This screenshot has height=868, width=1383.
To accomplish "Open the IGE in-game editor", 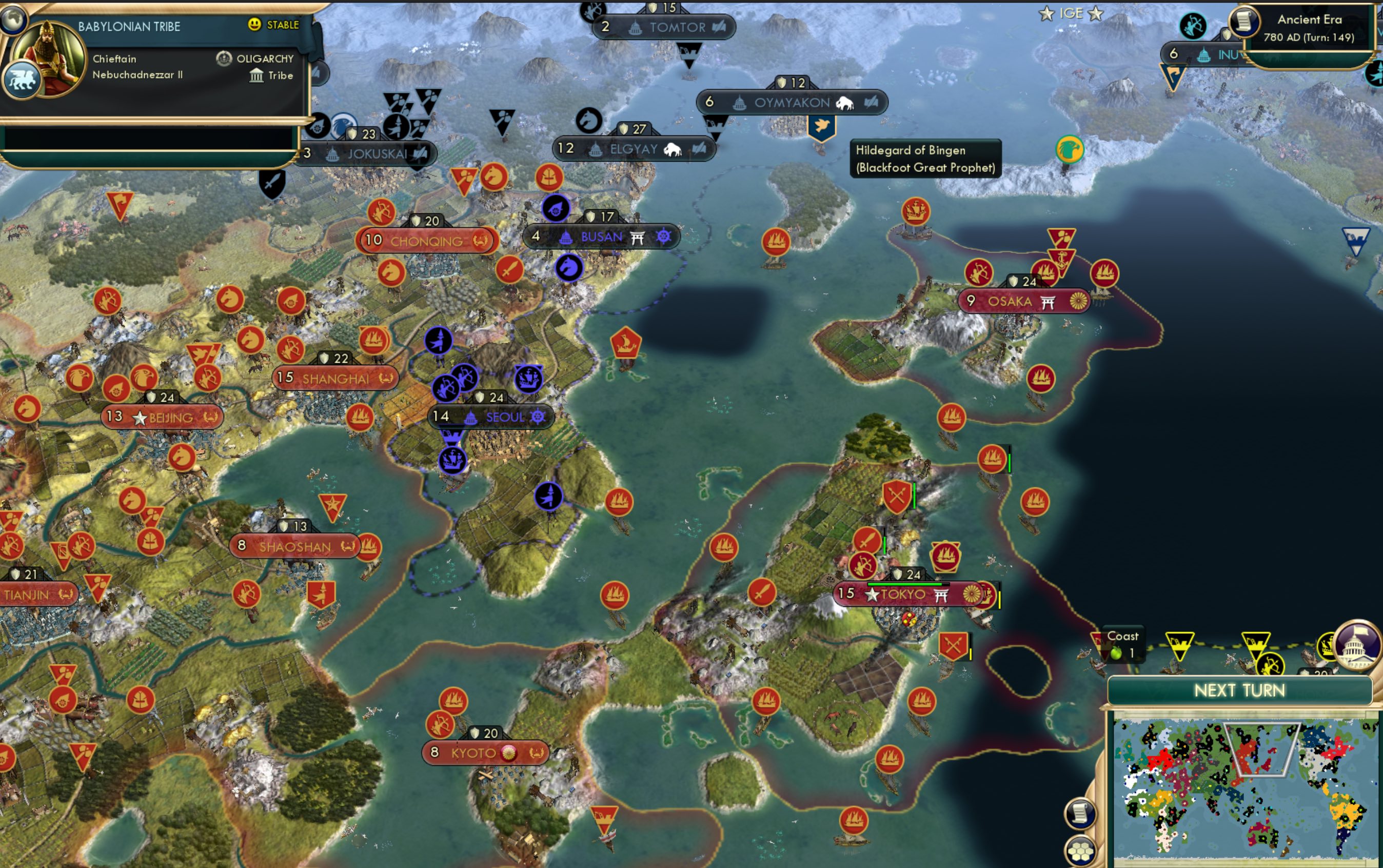I will pyautogui.click(x=1071, y=13).
